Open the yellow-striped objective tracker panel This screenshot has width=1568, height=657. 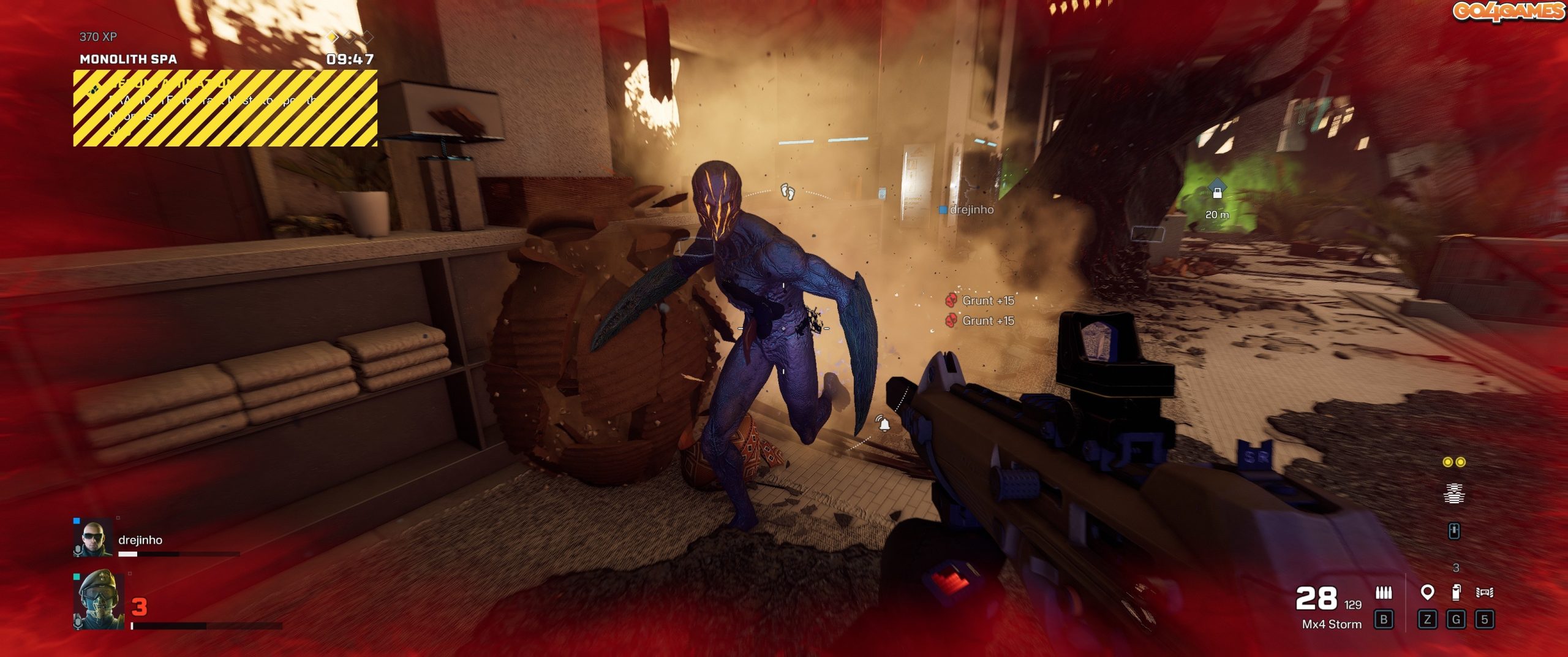225,108
